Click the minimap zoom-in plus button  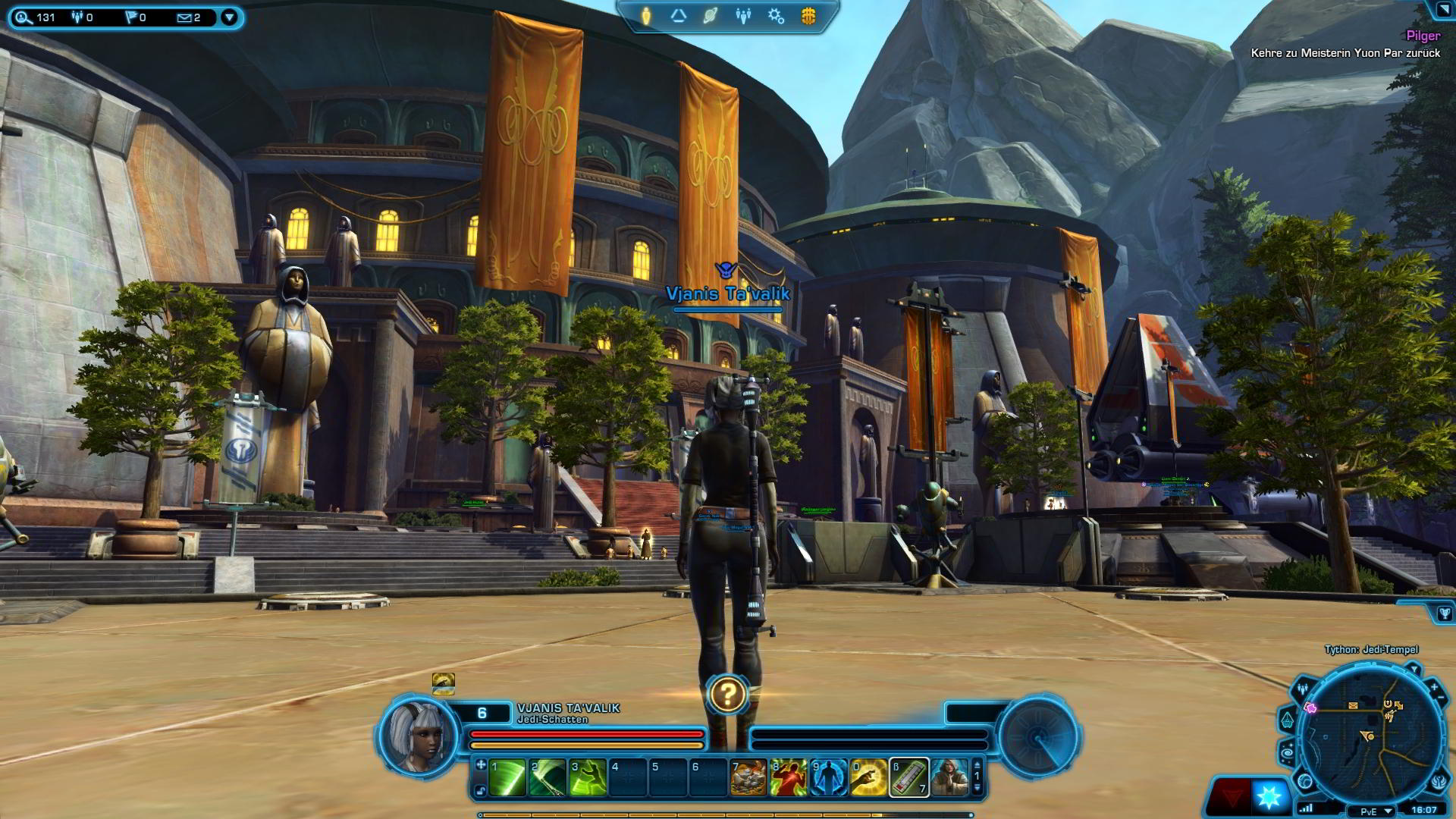(x=1433, y=687)
